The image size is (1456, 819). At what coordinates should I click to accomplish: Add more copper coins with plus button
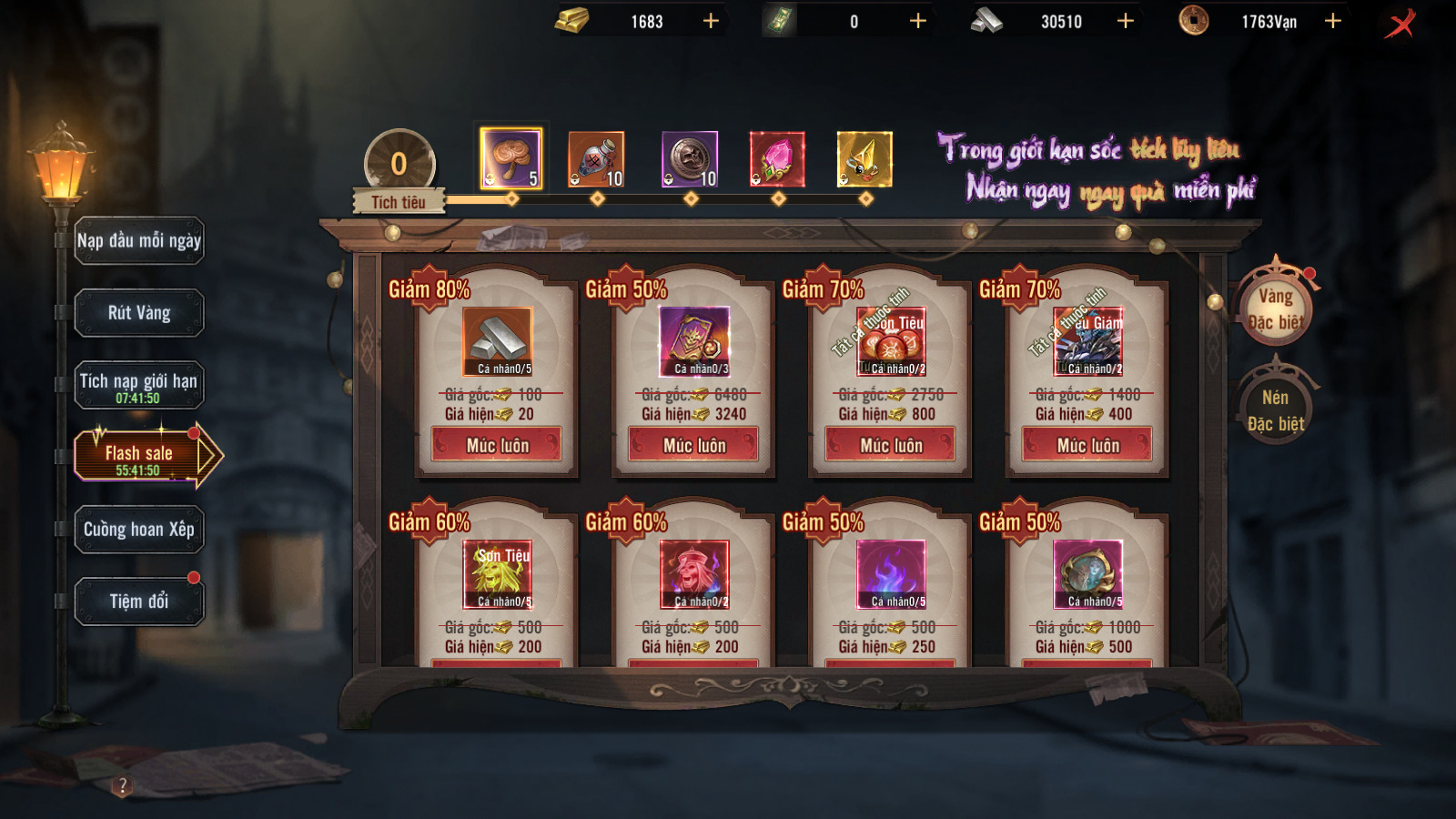coord(1333,21)
